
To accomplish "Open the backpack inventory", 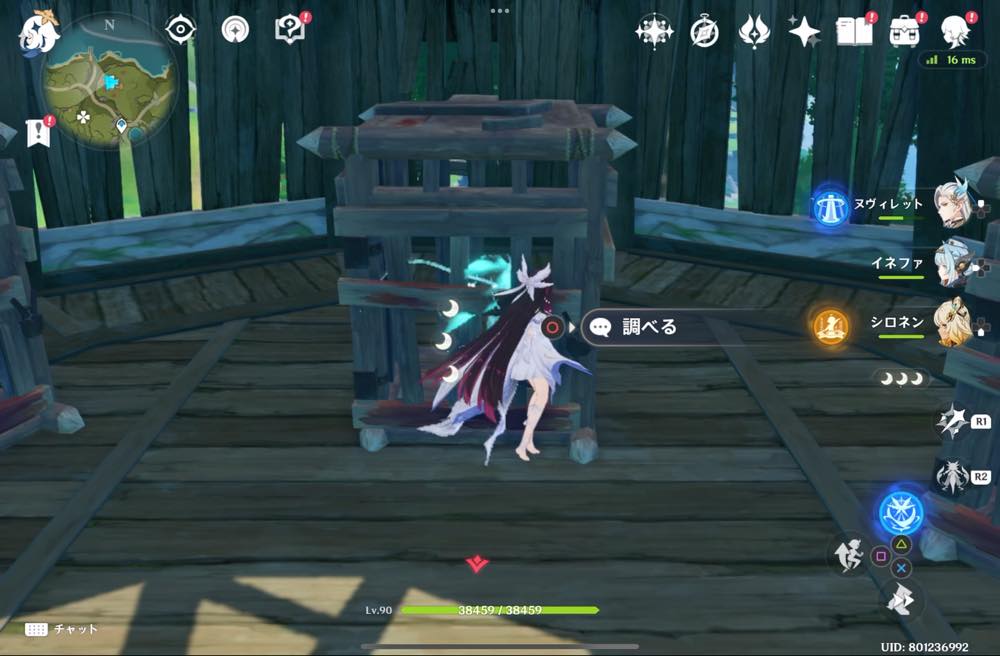I will pyautogui.click(x=905, y=32).
